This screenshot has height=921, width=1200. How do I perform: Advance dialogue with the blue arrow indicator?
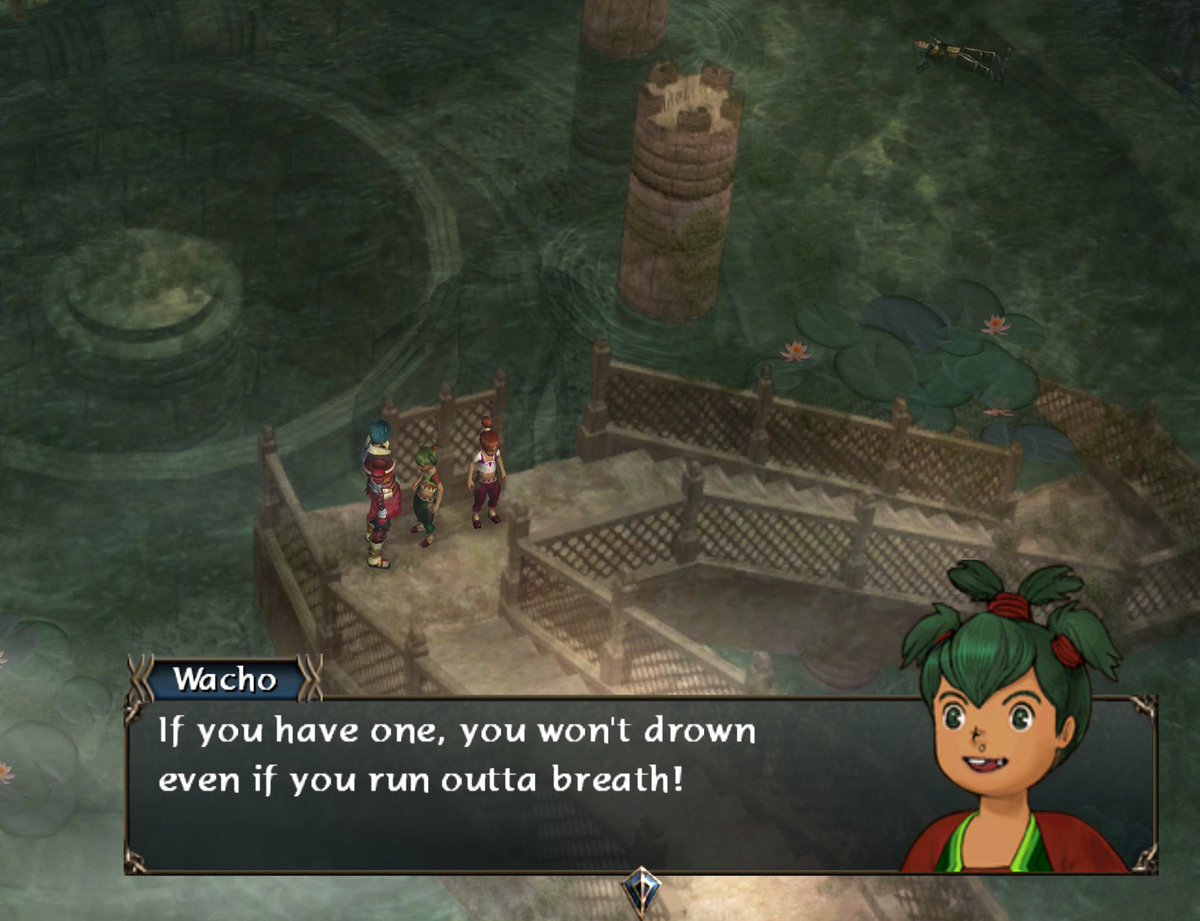[639, 889]
